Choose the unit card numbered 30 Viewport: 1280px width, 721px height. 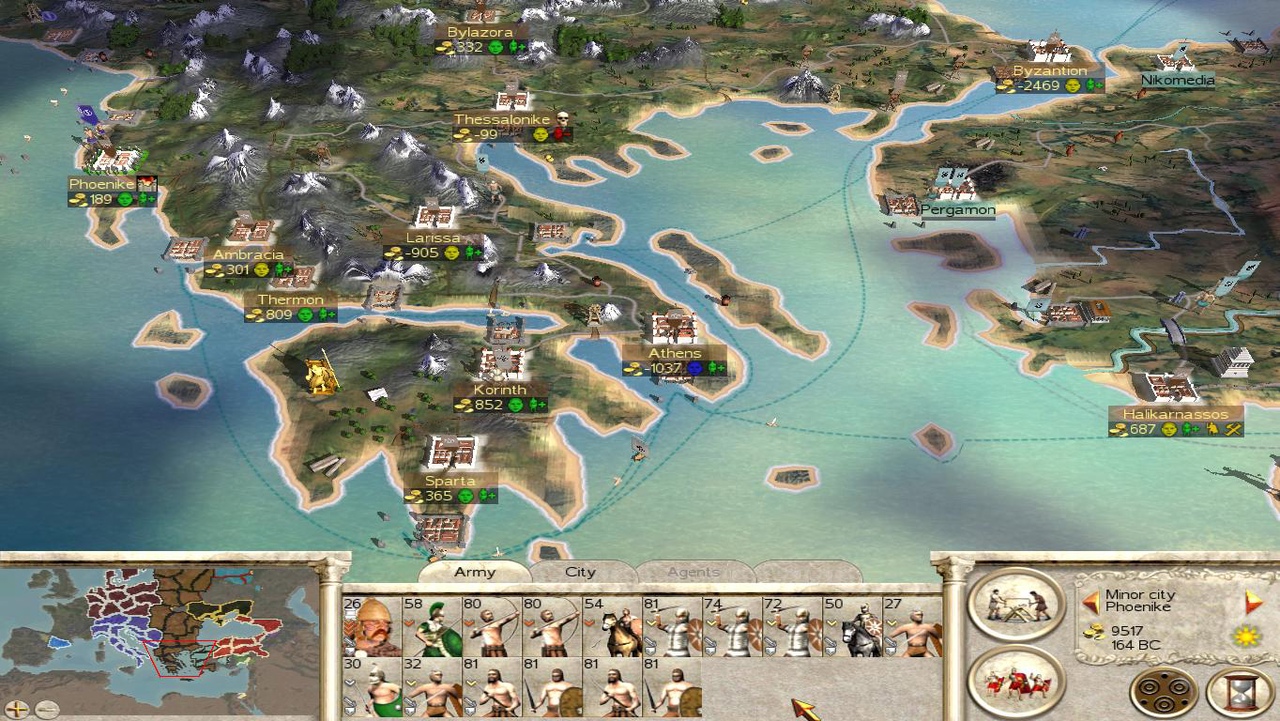click(371, 687)
